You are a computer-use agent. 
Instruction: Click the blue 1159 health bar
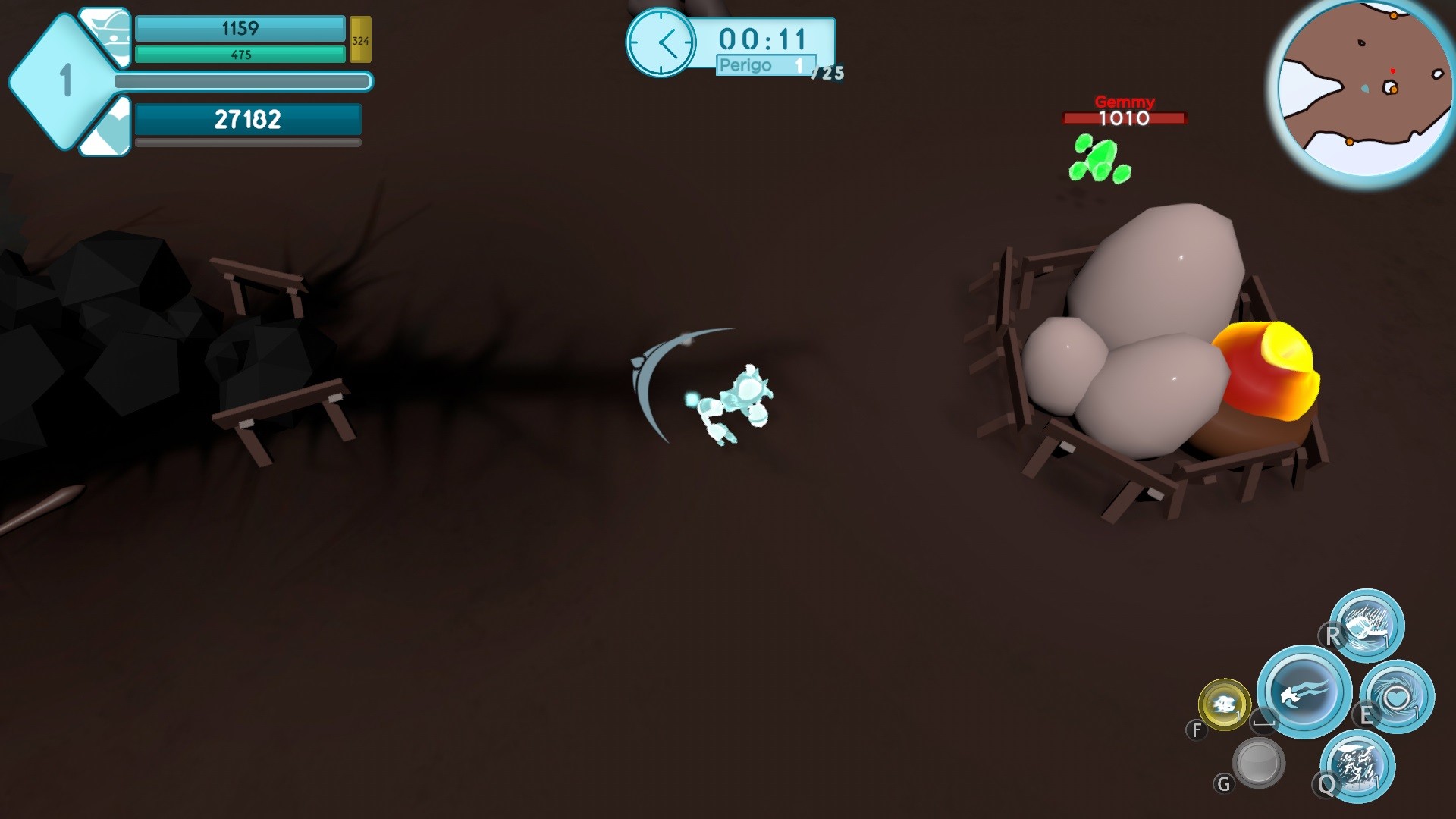[x=239, y=29]
